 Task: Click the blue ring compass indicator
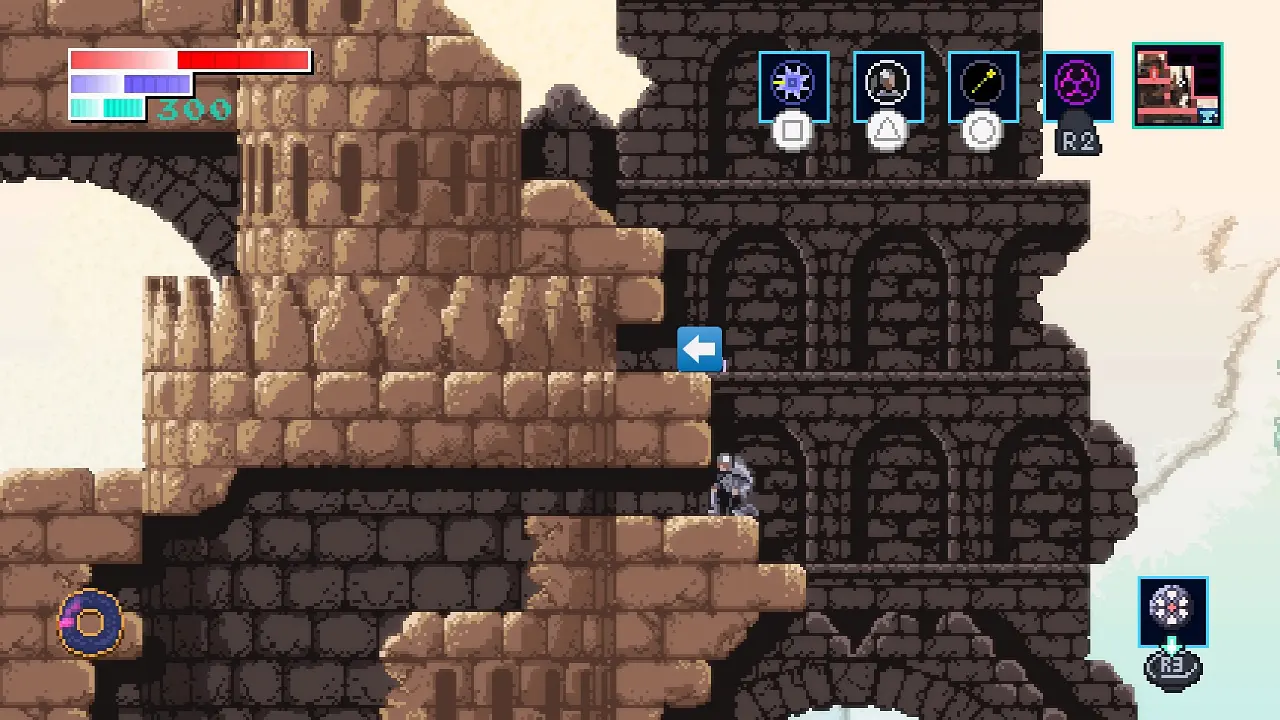point(91,622)
